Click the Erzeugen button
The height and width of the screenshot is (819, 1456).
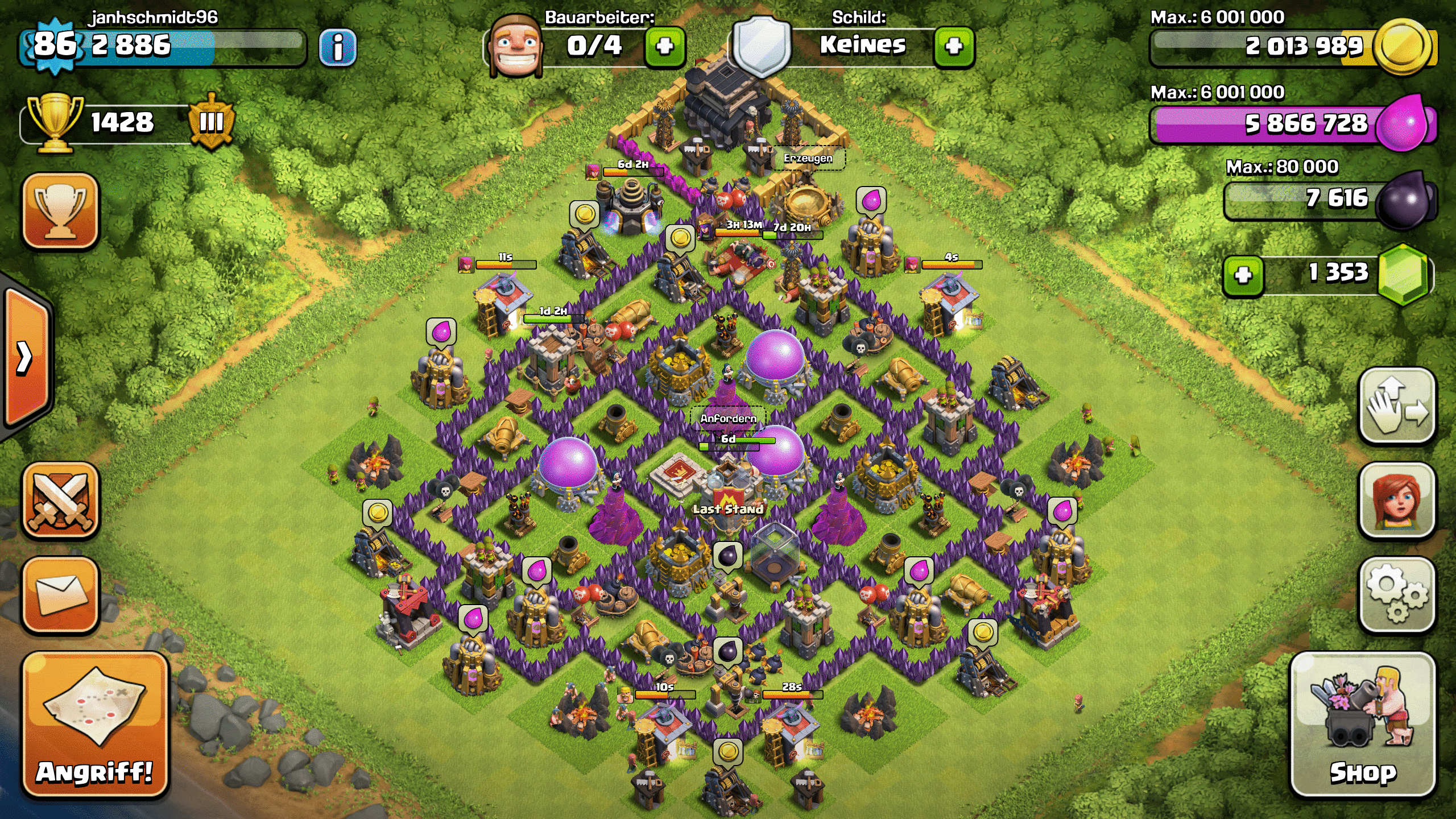pyautogui.click(x=808, y=158)
